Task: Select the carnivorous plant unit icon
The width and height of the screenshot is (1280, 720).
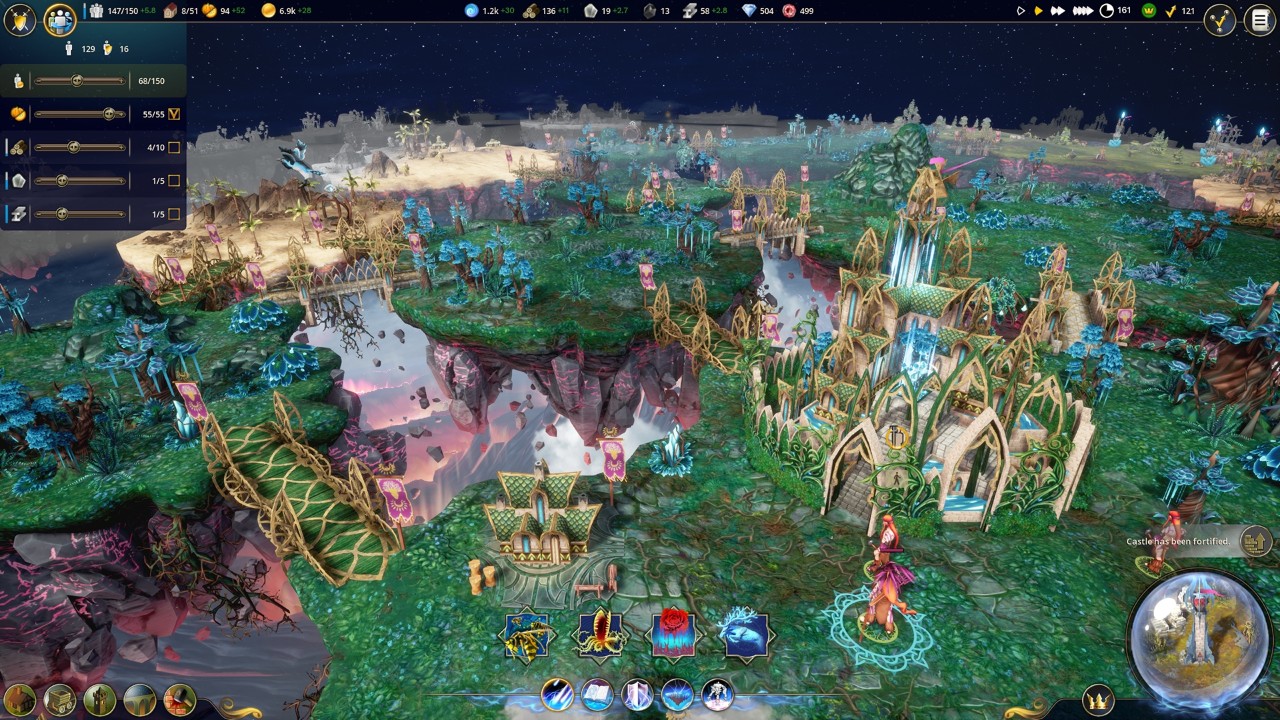Action: point(600,636)
